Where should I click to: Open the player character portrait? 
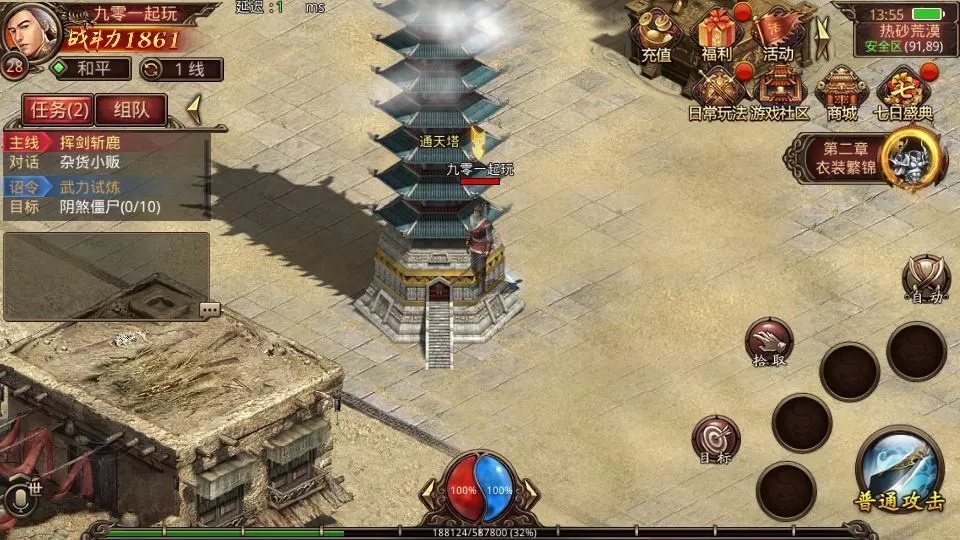28,32
